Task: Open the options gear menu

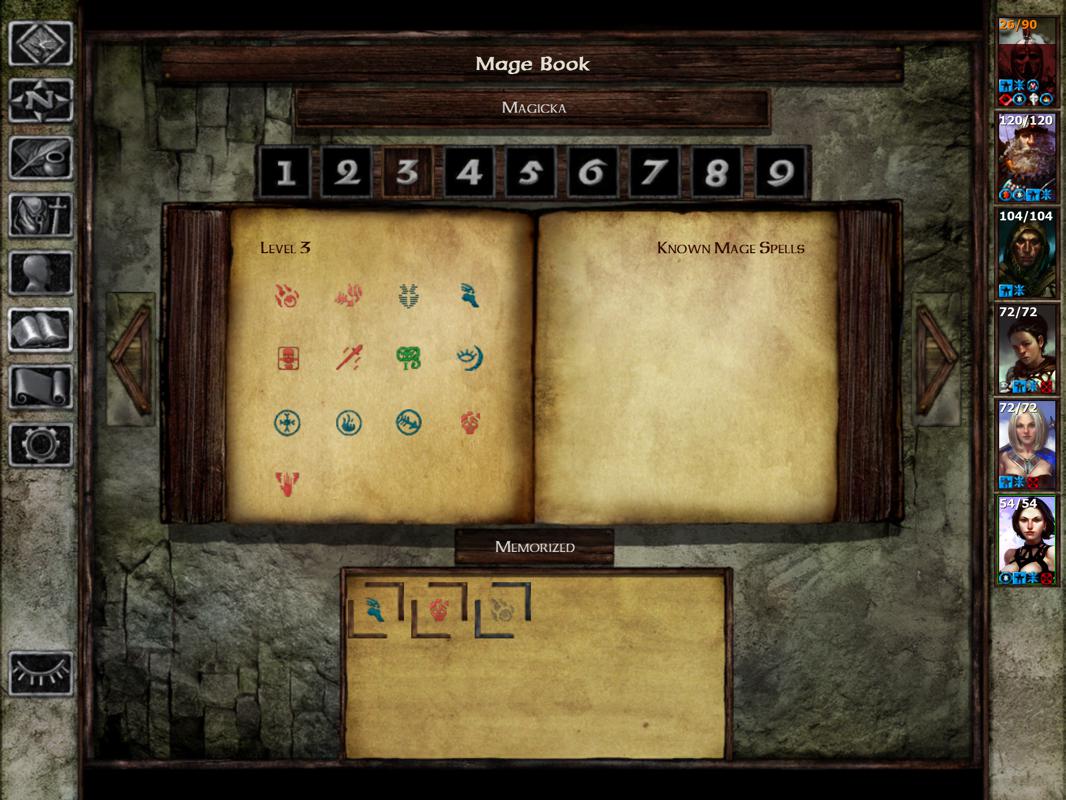Action: tap(41, 444)
